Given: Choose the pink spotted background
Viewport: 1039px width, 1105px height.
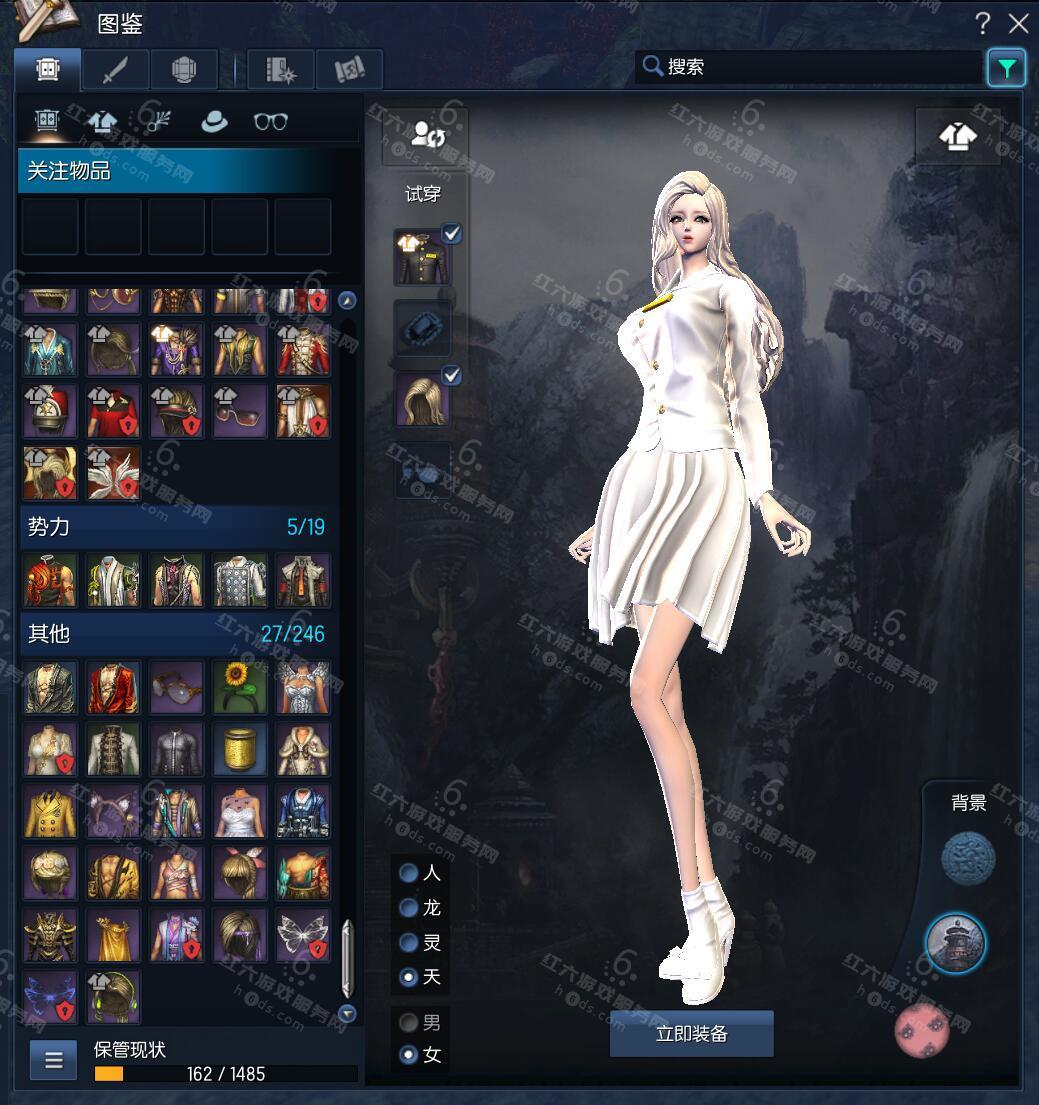Looking at the screenshot, I should pos(922,1031).
